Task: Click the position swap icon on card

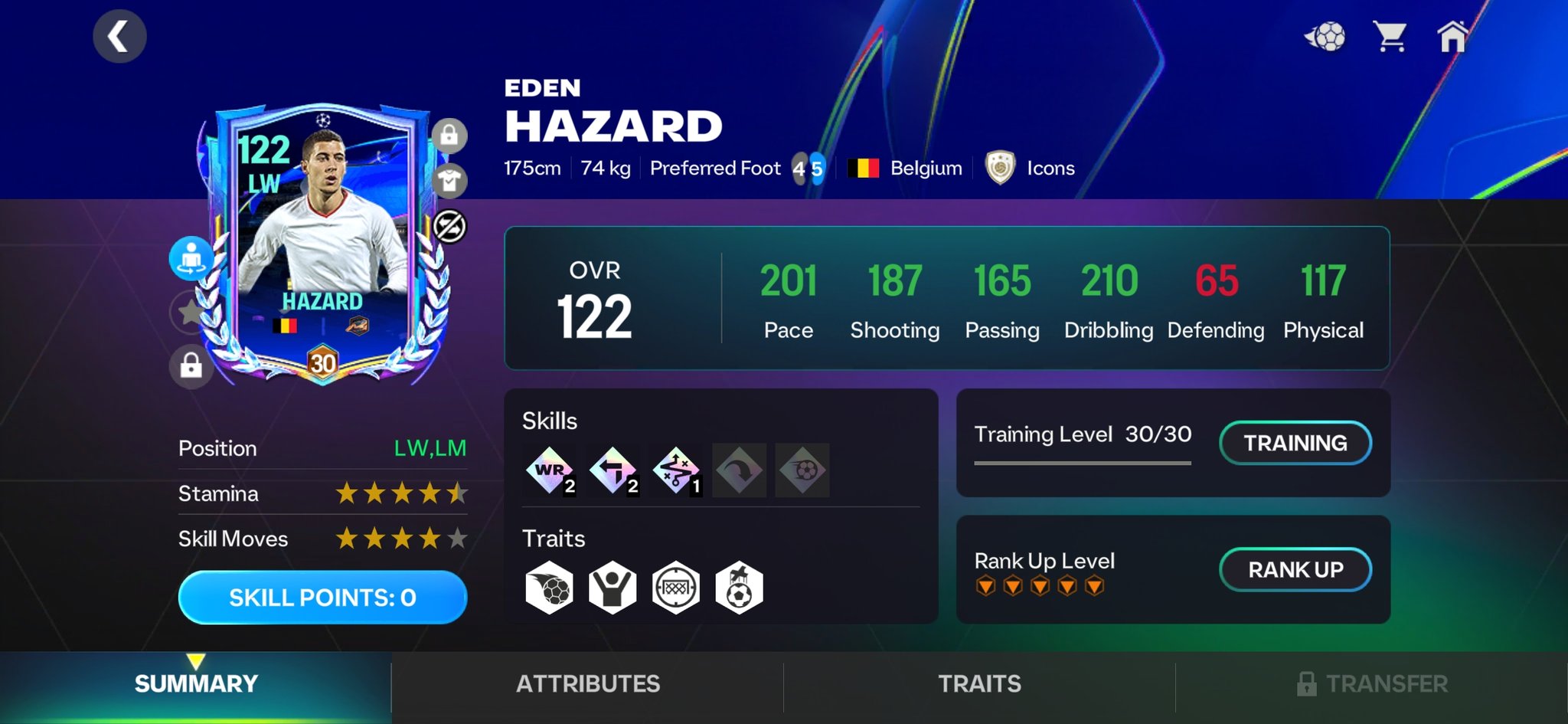Action: click(x=451, y=226)
